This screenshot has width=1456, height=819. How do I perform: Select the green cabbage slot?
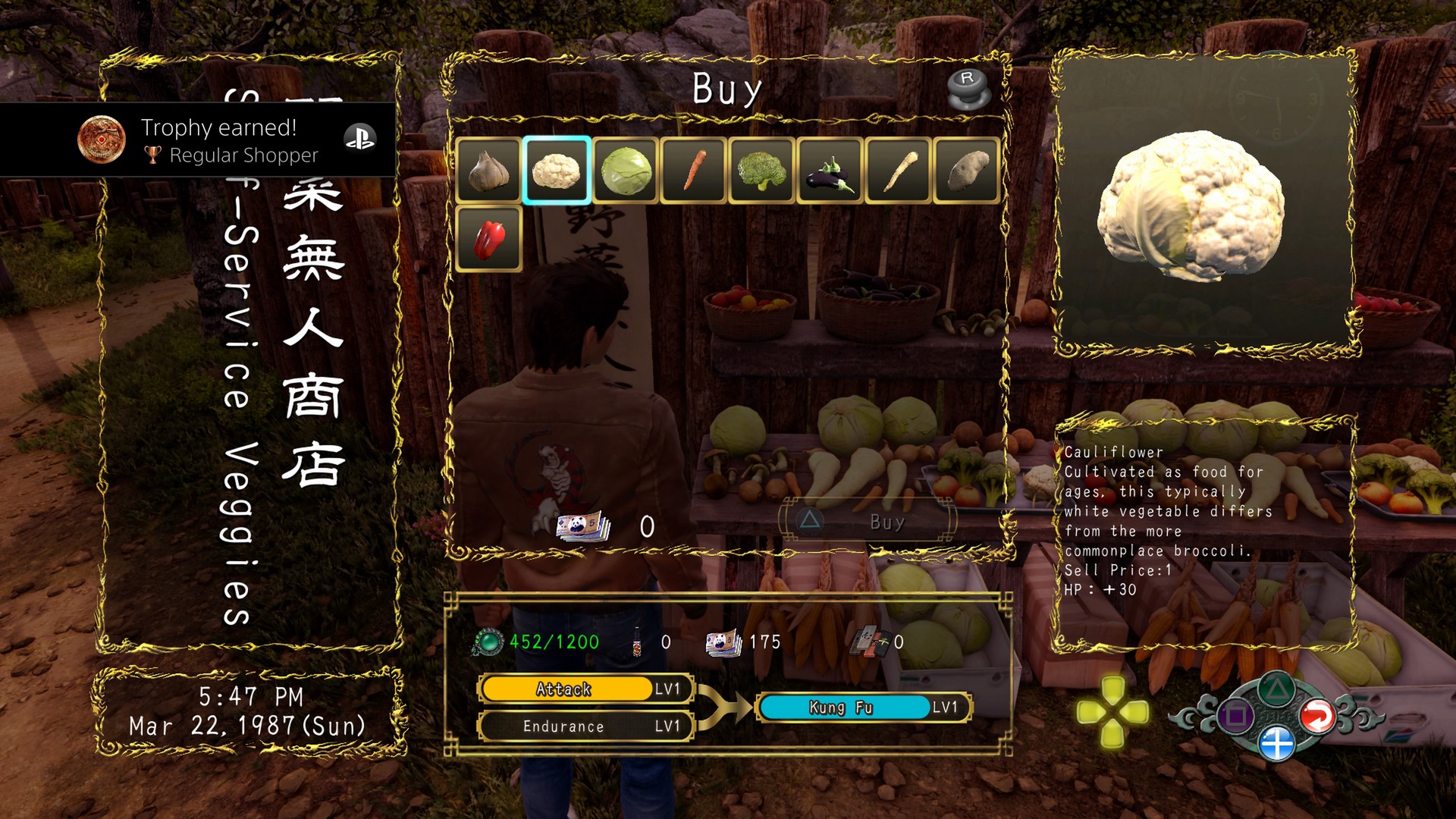tap(626, 171)
